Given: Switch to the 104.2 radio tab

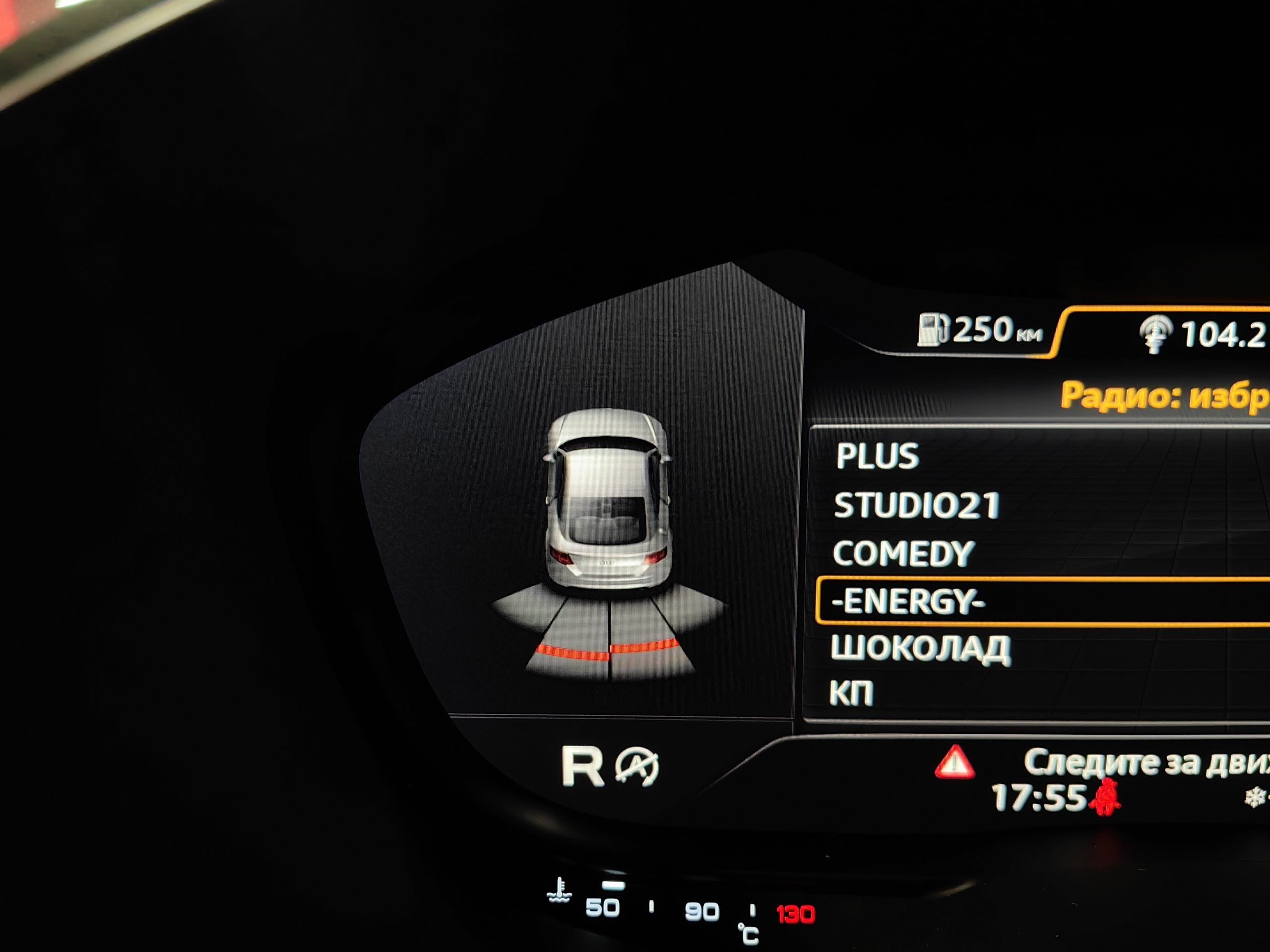Looking at the screenshot, I should click(x=1203, y=334).
